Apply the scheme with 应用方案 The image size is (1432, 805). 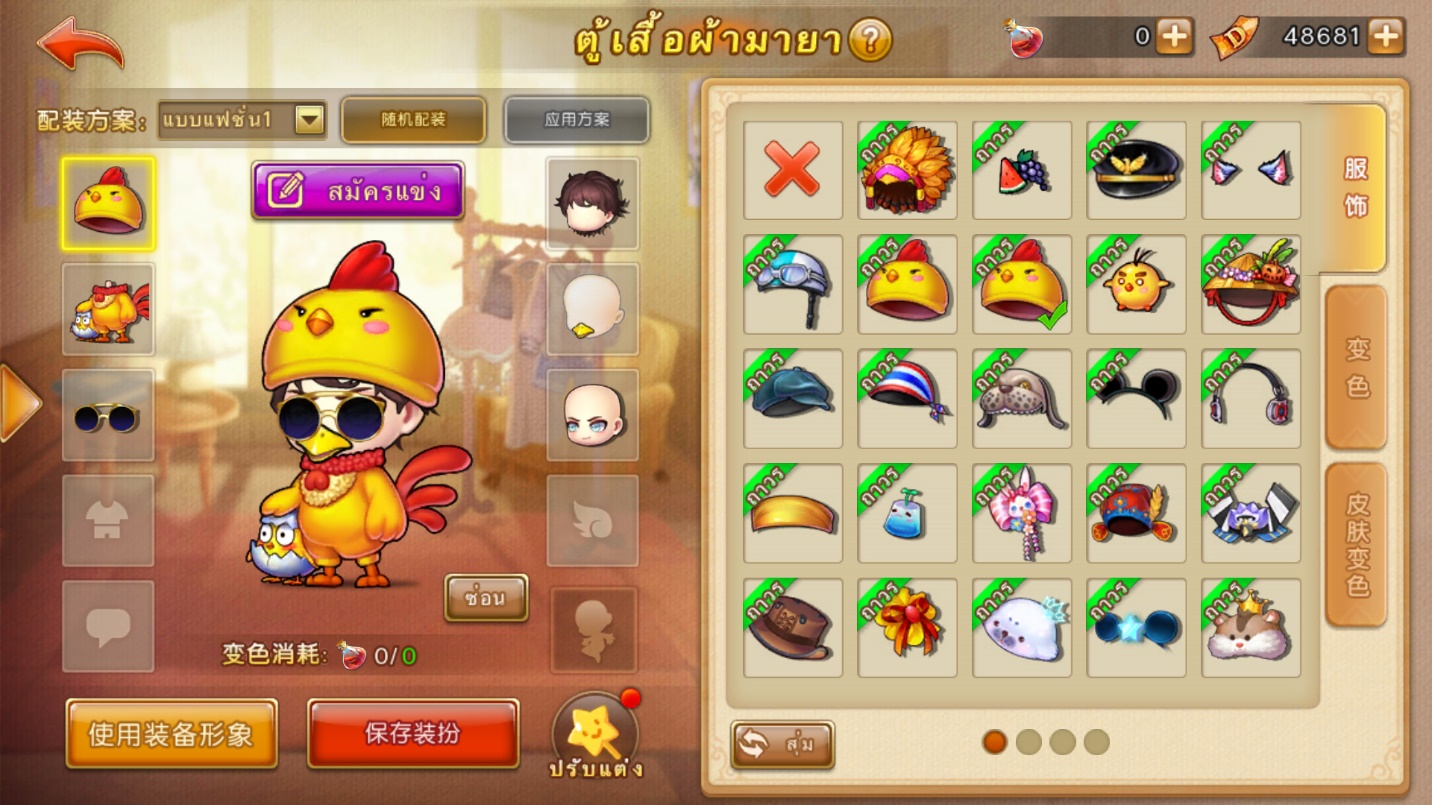pos(576,120)
